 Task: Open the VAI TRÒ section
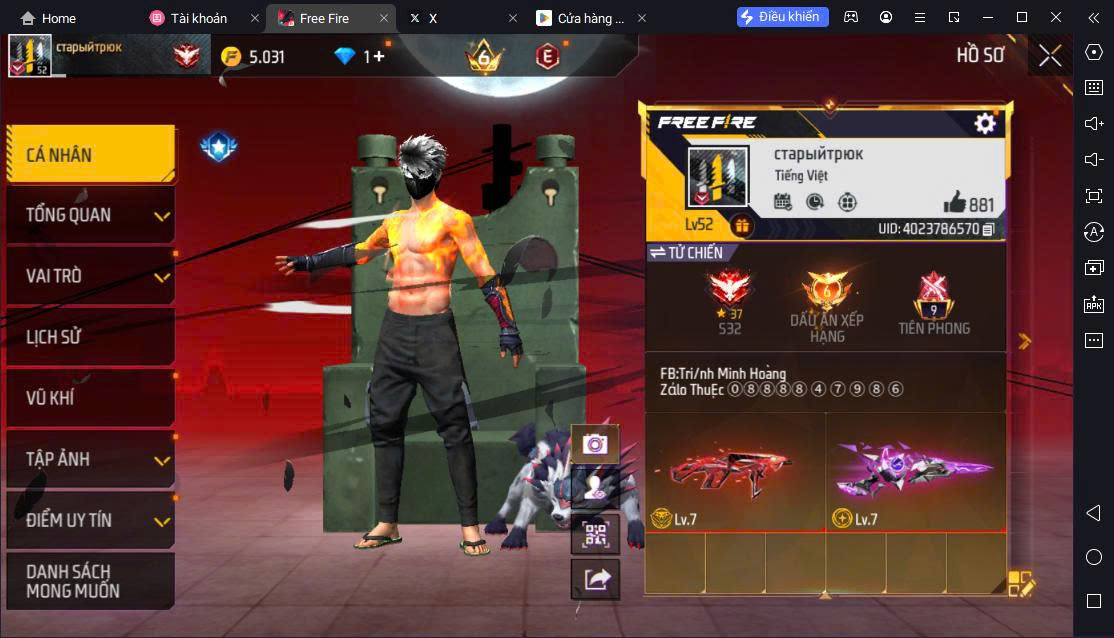point(90,276)
